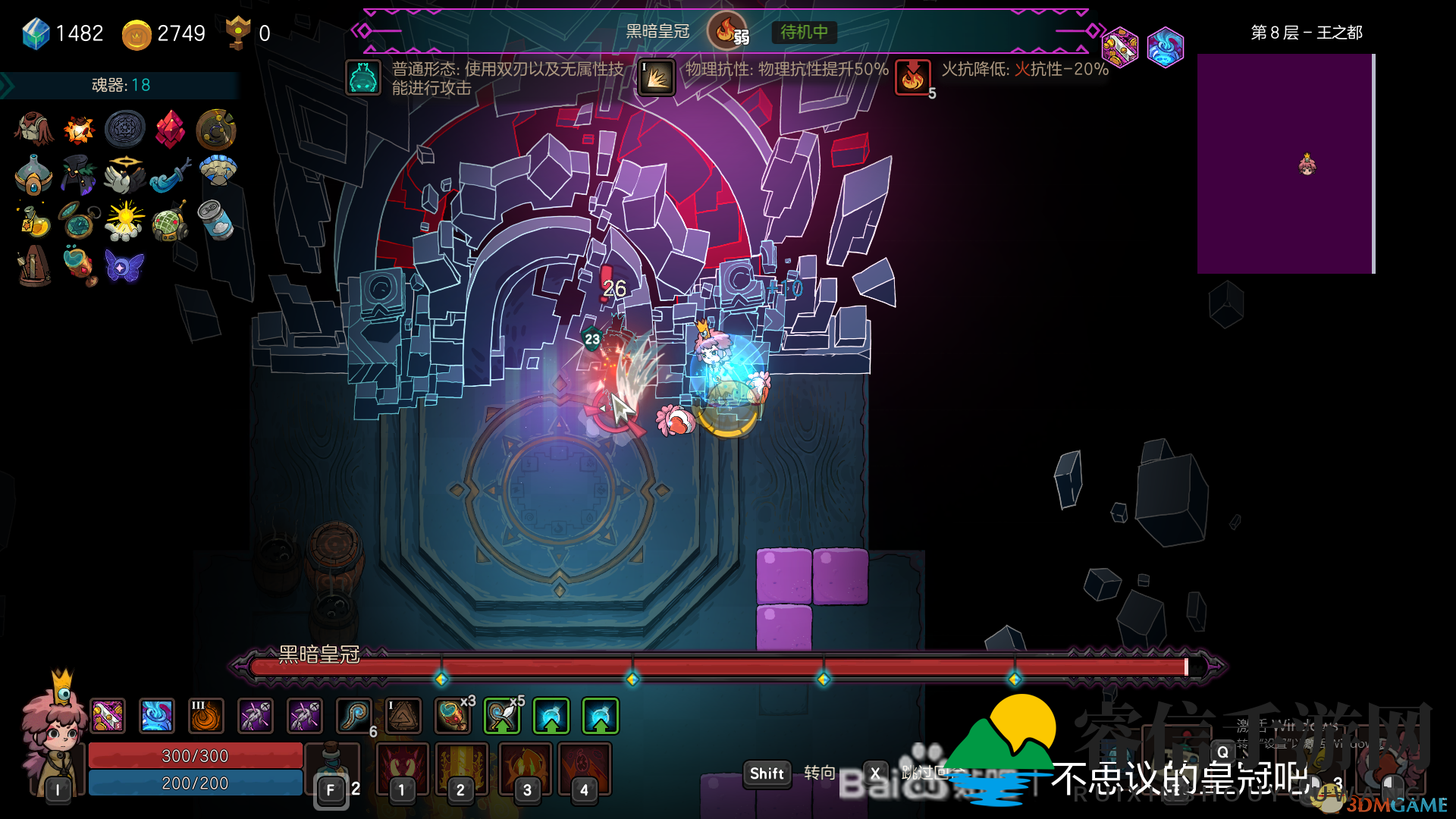This screenshot has width=1456, height=819.
Task: Use the healing potion flask slot
Action: (x=332, y=770)
